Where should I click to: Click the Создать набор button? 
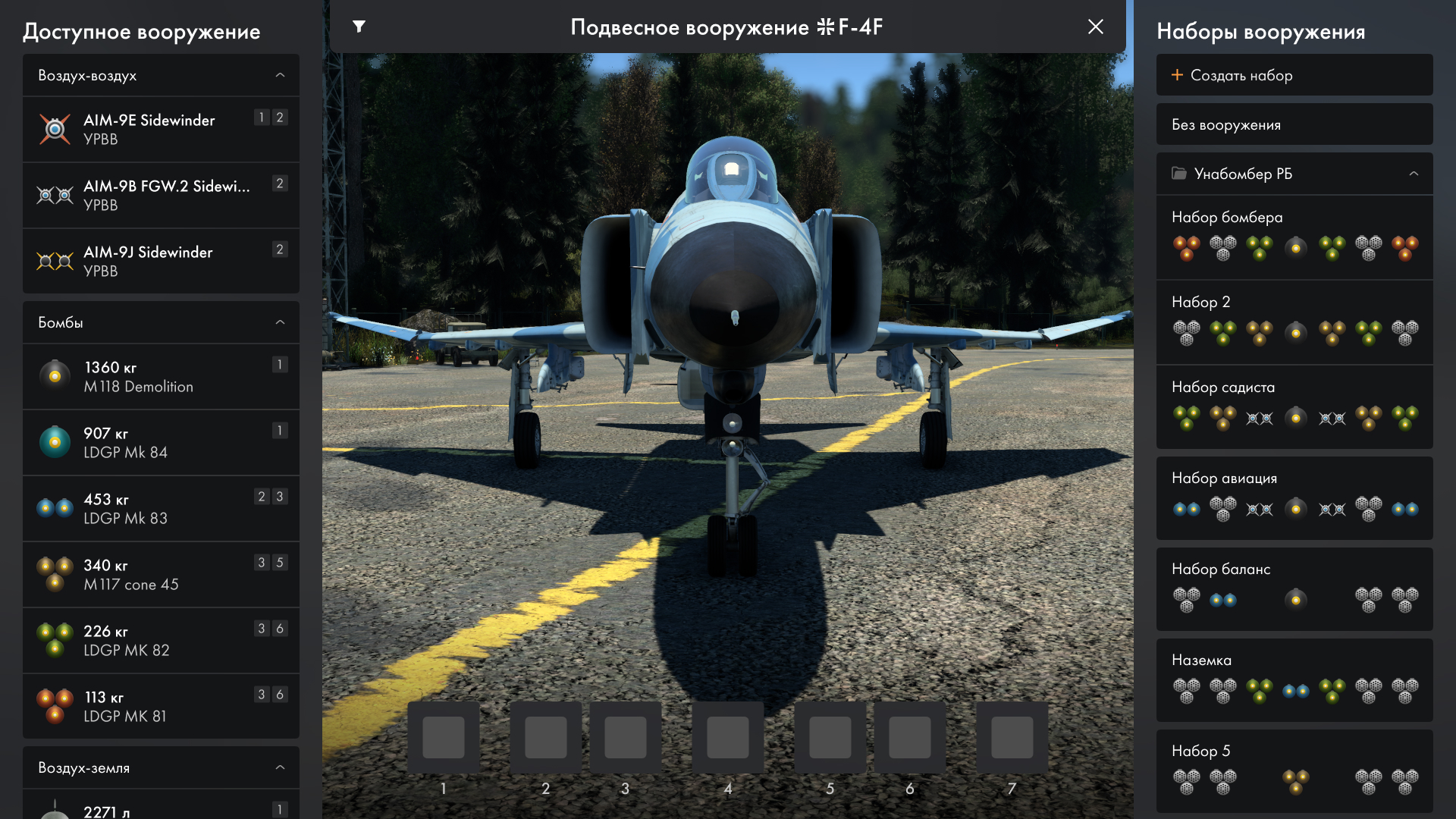click(x=1294, y=75)
